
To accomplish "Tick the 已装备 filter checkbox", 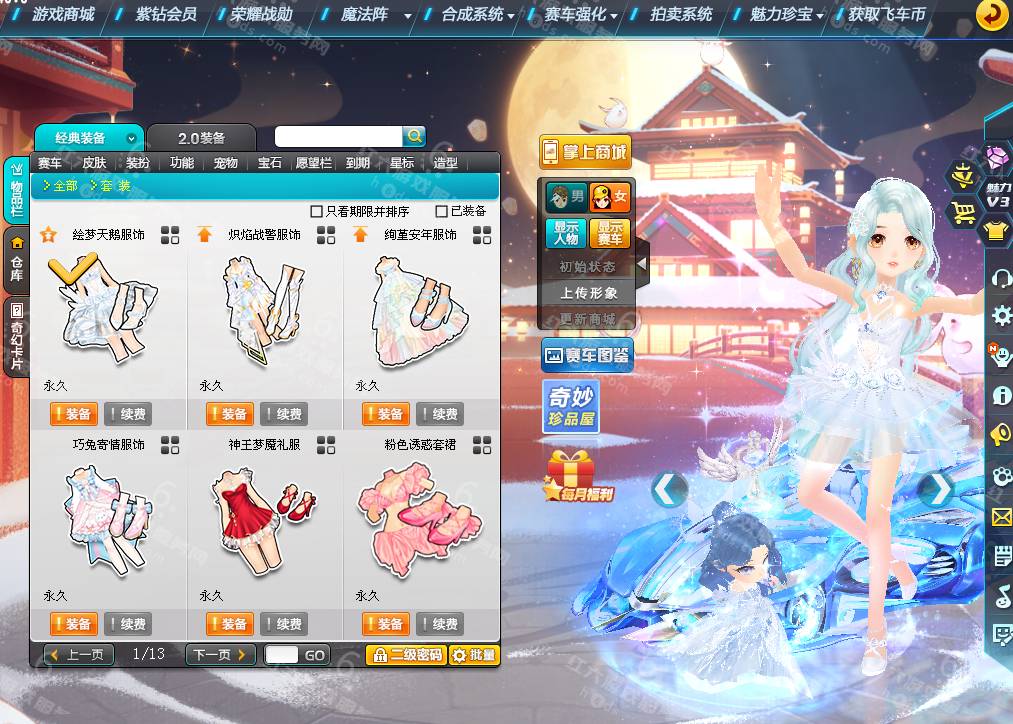I will point(441,211).
